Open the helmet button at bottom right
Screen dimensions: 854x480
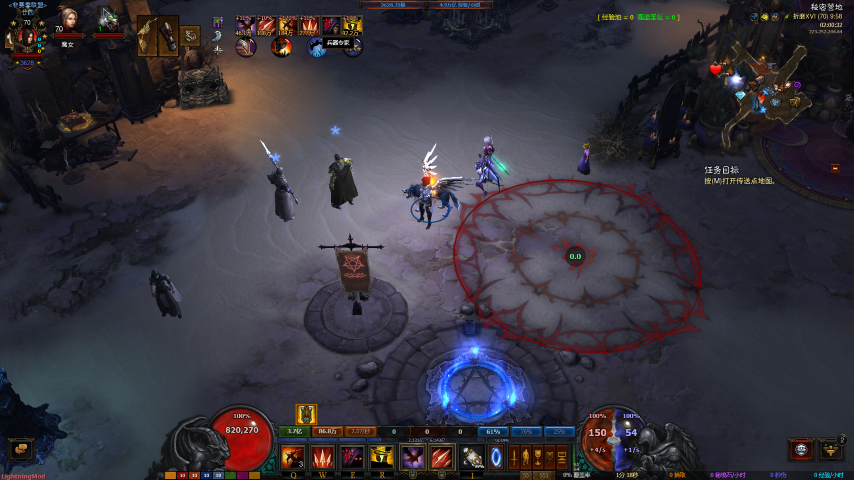pyautogui.click(x=830, y=449)
